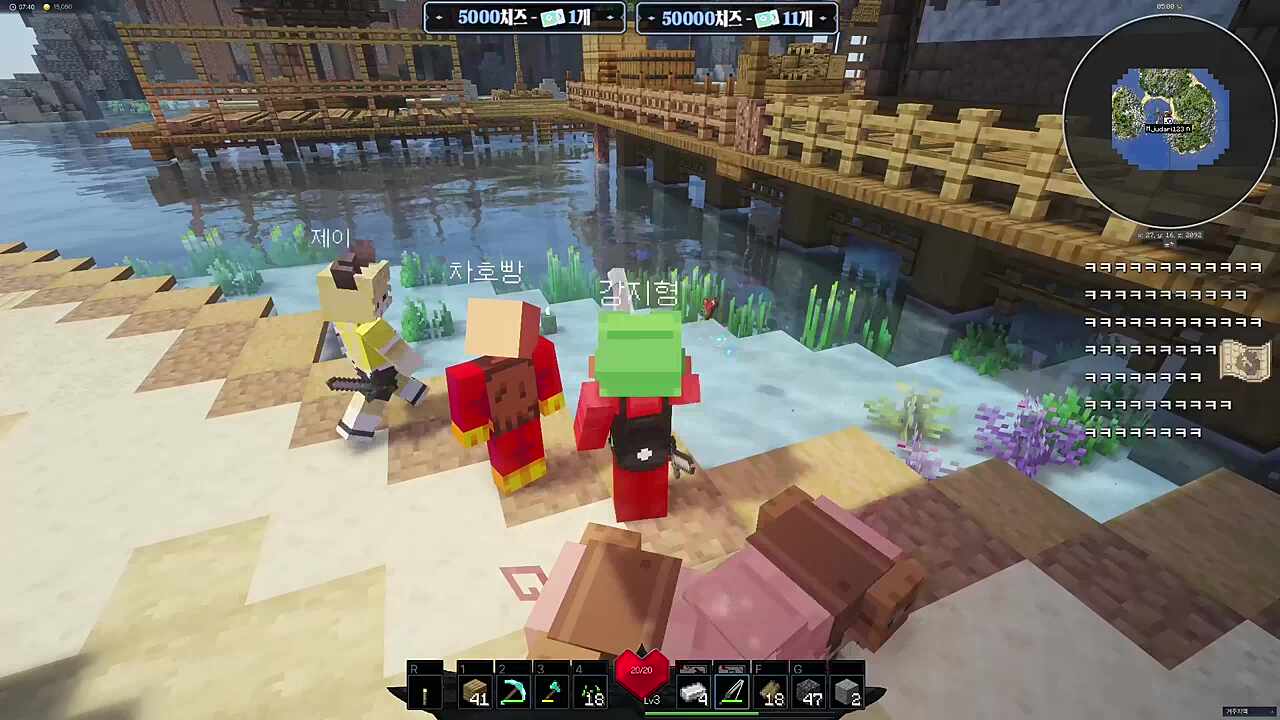Choose the F-key slot with 18 items
The image size is (1280, 720).
point(770,692)
